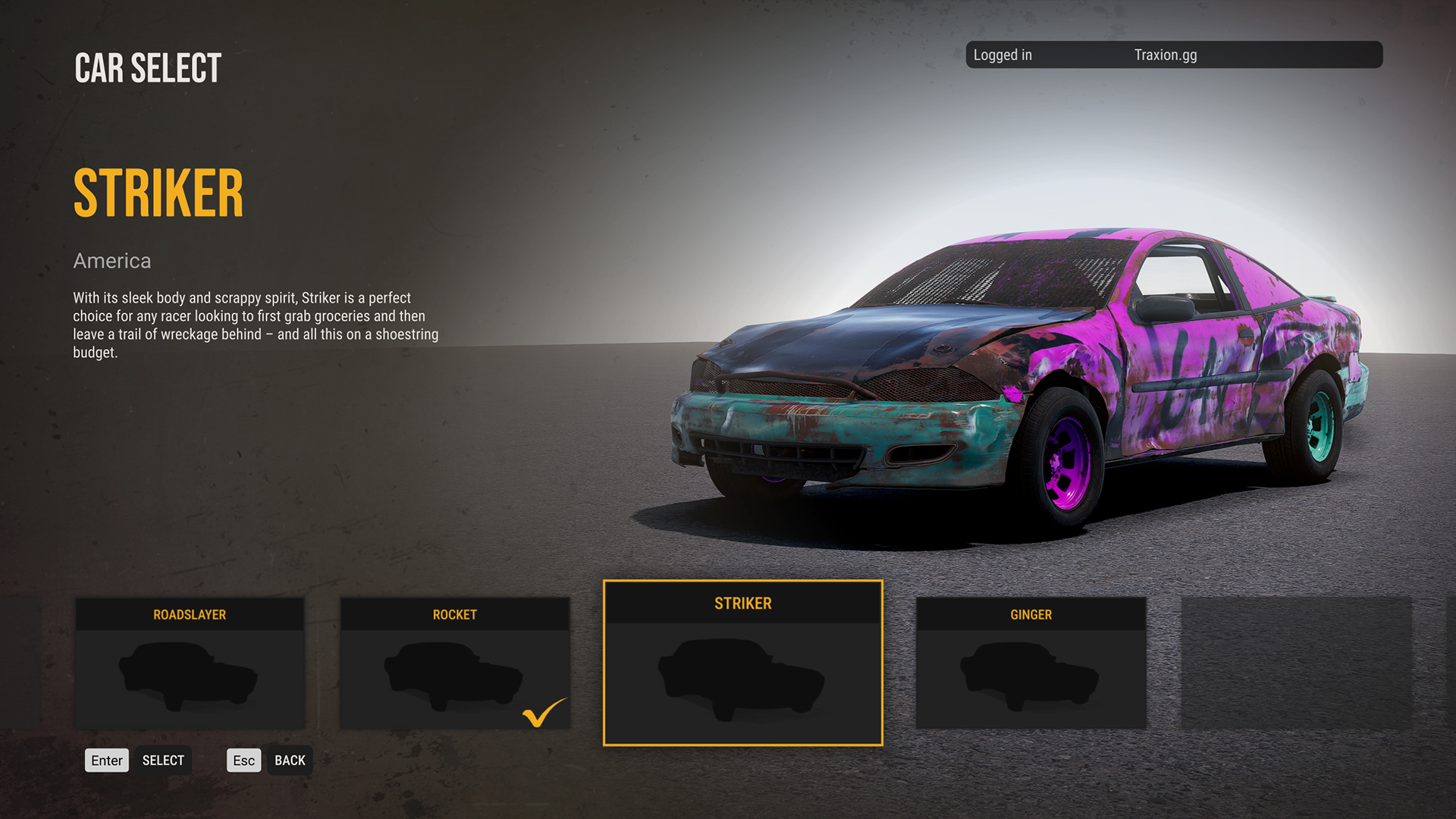Click the CAR SELECT heading
Viewport: 1456px width, 819px height.
(x=147, y=67)
